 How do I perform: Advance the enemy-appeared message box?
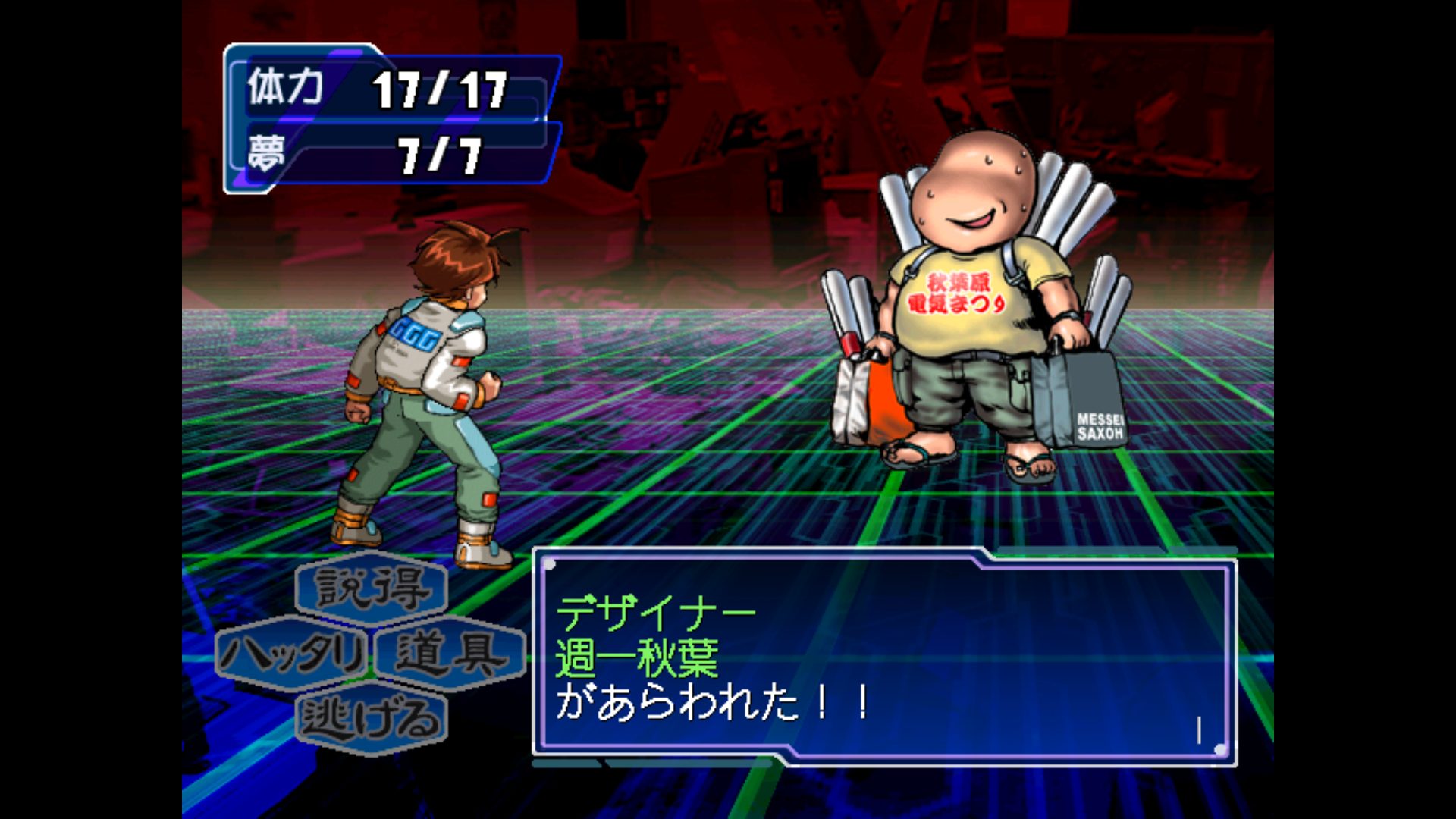point(884,657)
